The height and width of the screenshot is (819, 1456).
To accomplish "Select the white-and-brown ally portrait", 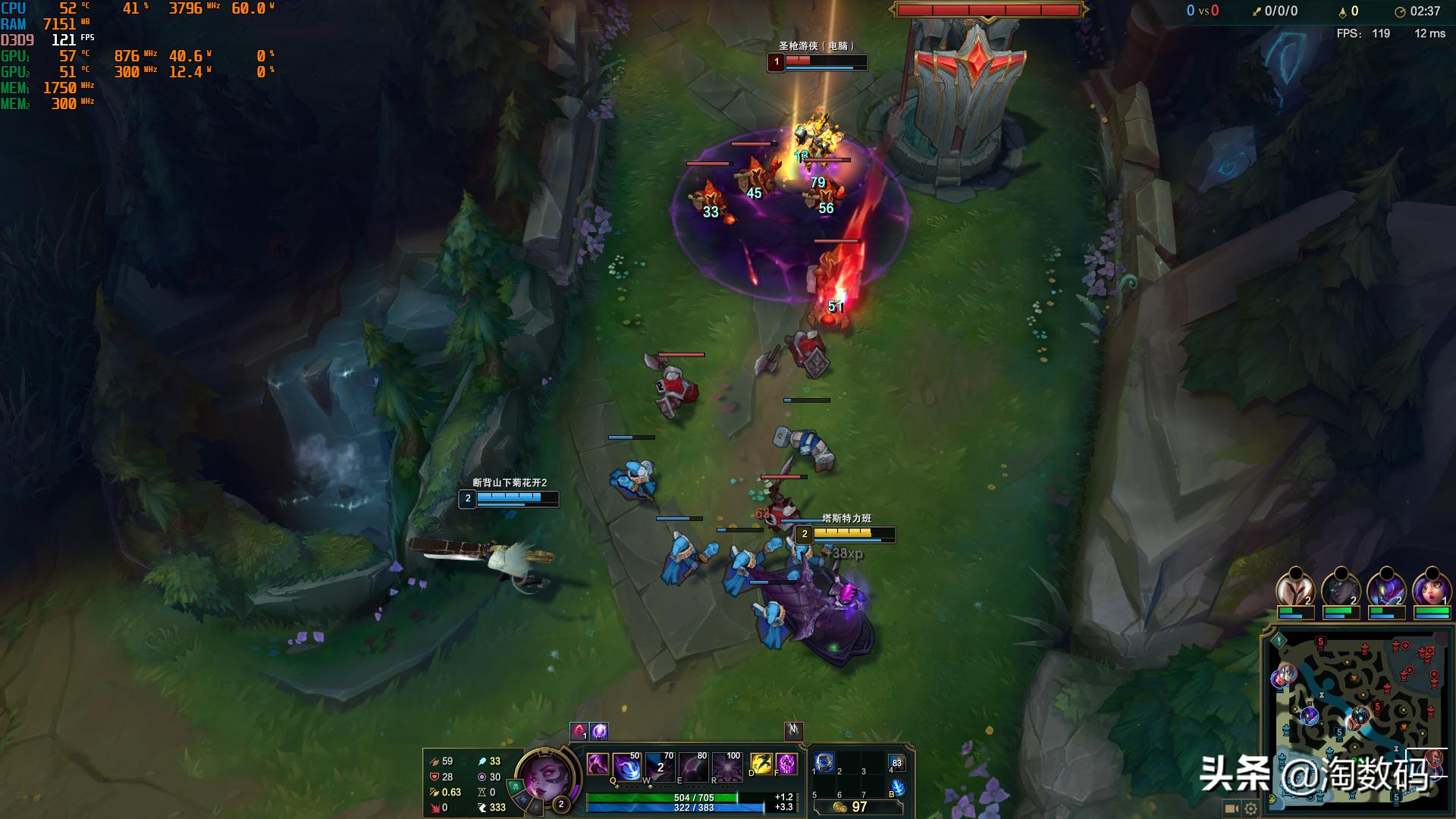I will click(x=1294, y=589).
